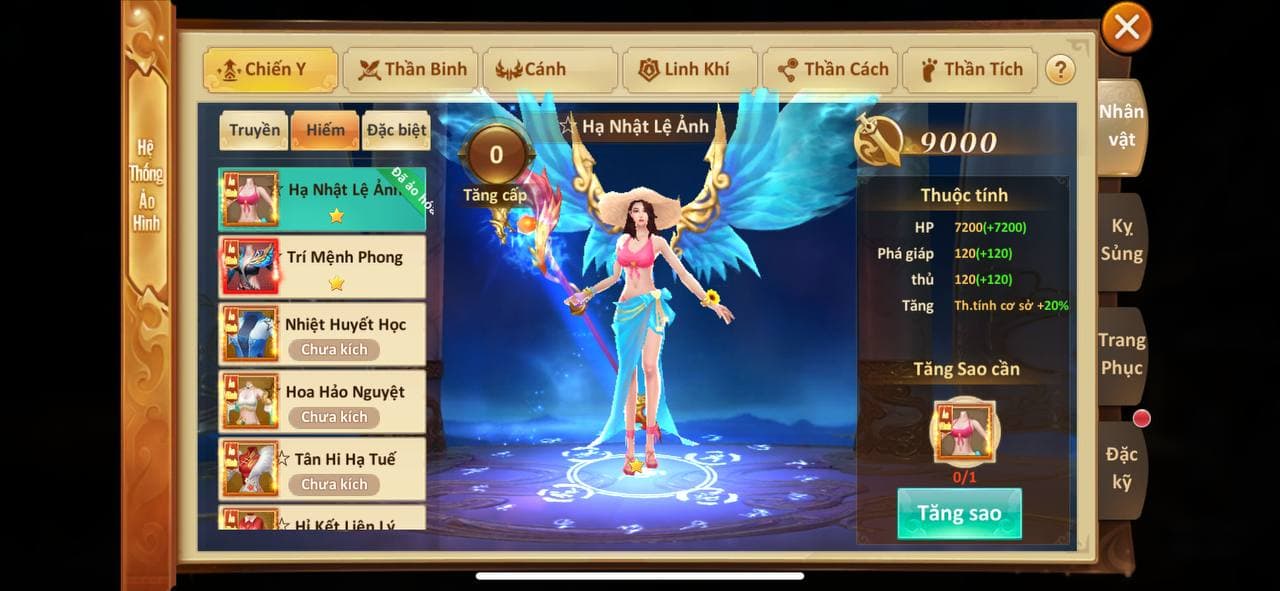
Task: Switch to the Kỵ Sủng side tab
Action: pyautogui.click(x=1121, y=240)
